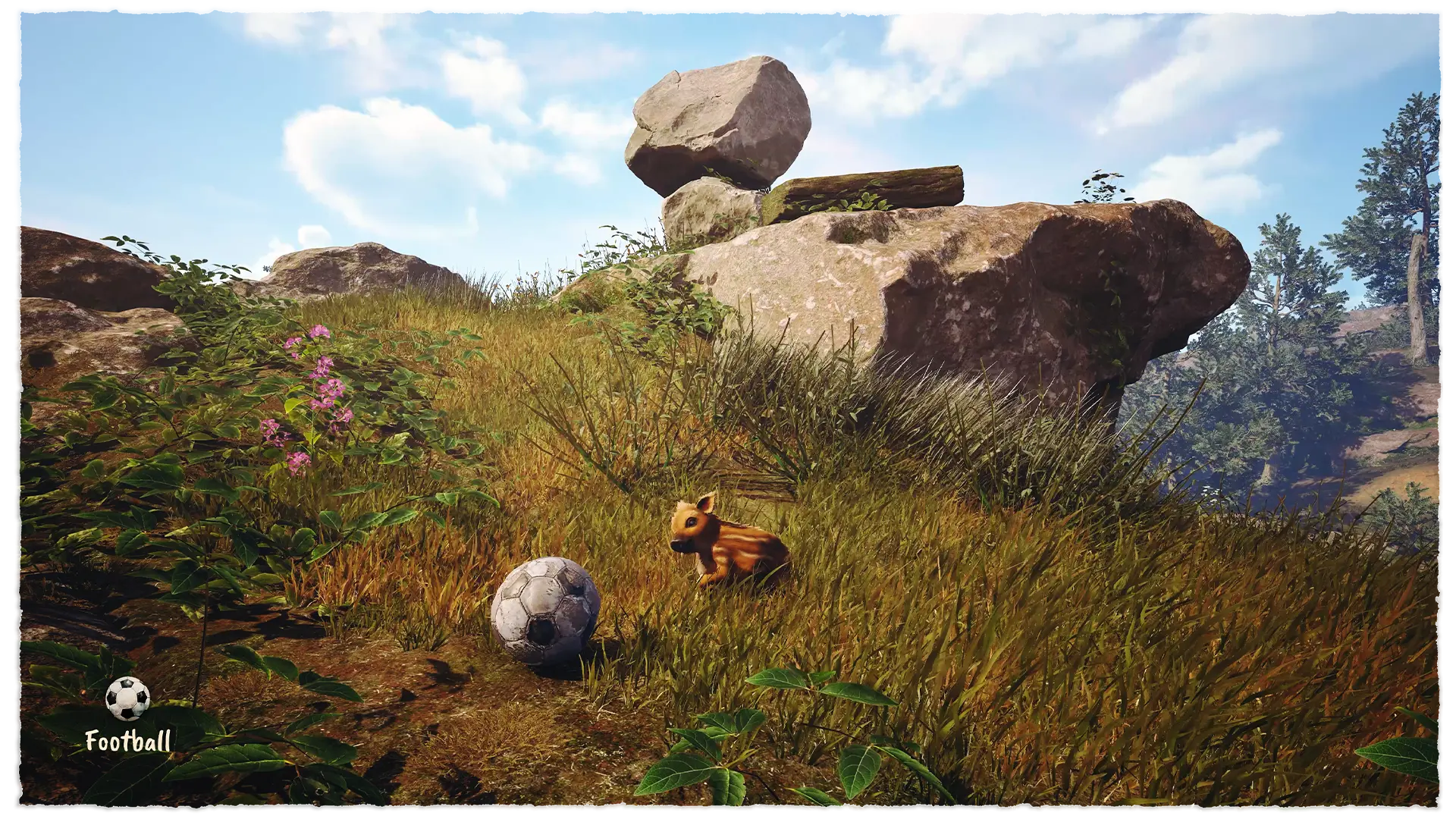This screenshot has width=1456, height=819.
Task: Select the Football item icon
Action: (x=127, y=698)
